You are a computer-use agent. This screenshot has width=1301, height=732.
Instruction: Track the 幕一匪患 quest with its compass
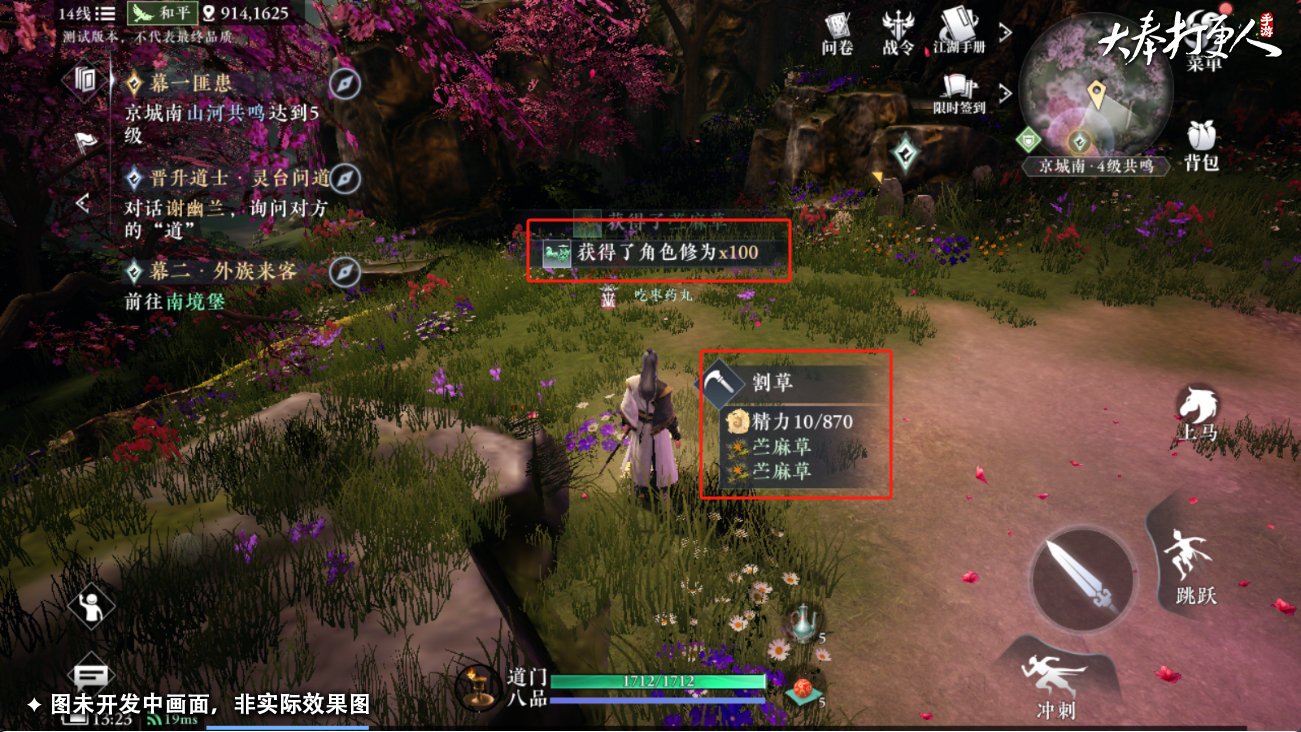(344, 84)
